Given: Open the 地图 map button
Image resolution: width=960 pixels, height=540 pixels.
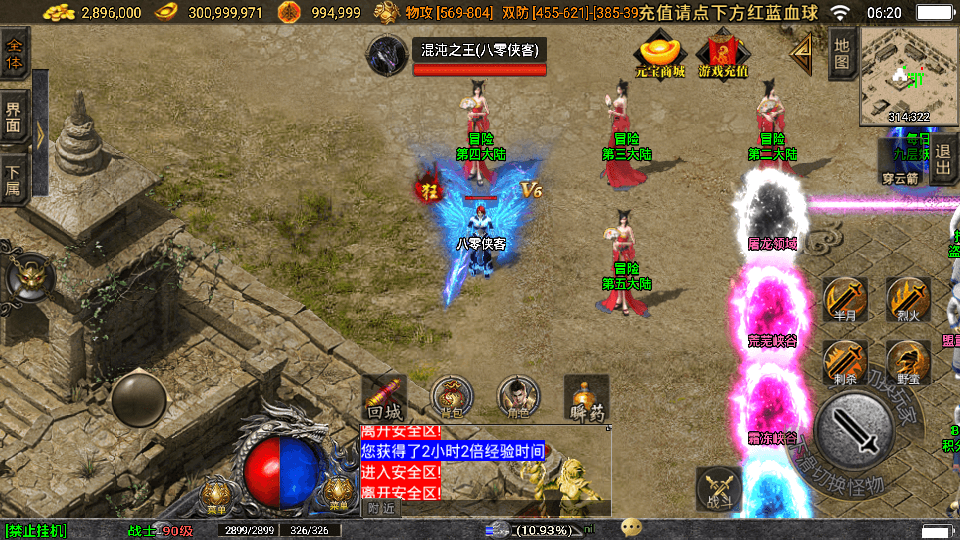Looking at the screenshot, I should [x=842, y=53].
